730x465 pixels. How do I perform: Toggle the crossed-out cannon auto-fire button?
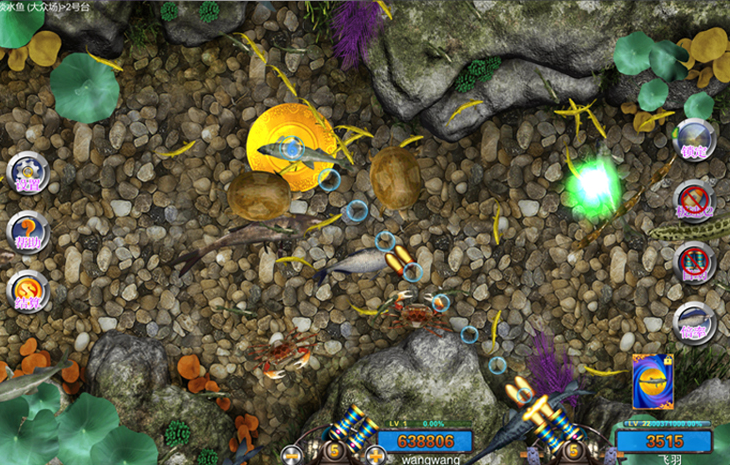(x=694, y=262)
